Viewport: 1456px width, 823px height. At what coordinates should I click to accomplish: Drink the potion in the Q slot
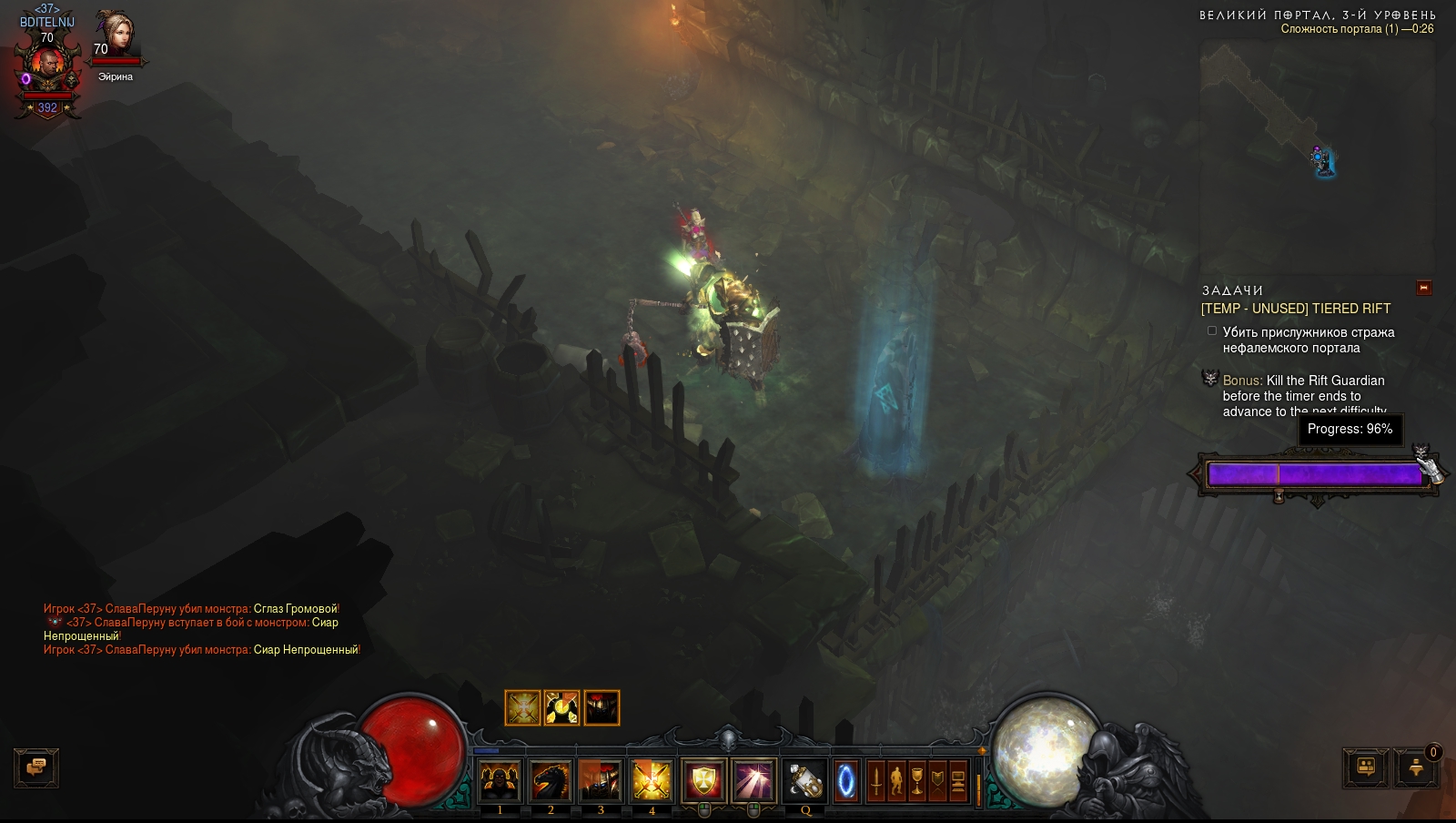pos(805,780)
